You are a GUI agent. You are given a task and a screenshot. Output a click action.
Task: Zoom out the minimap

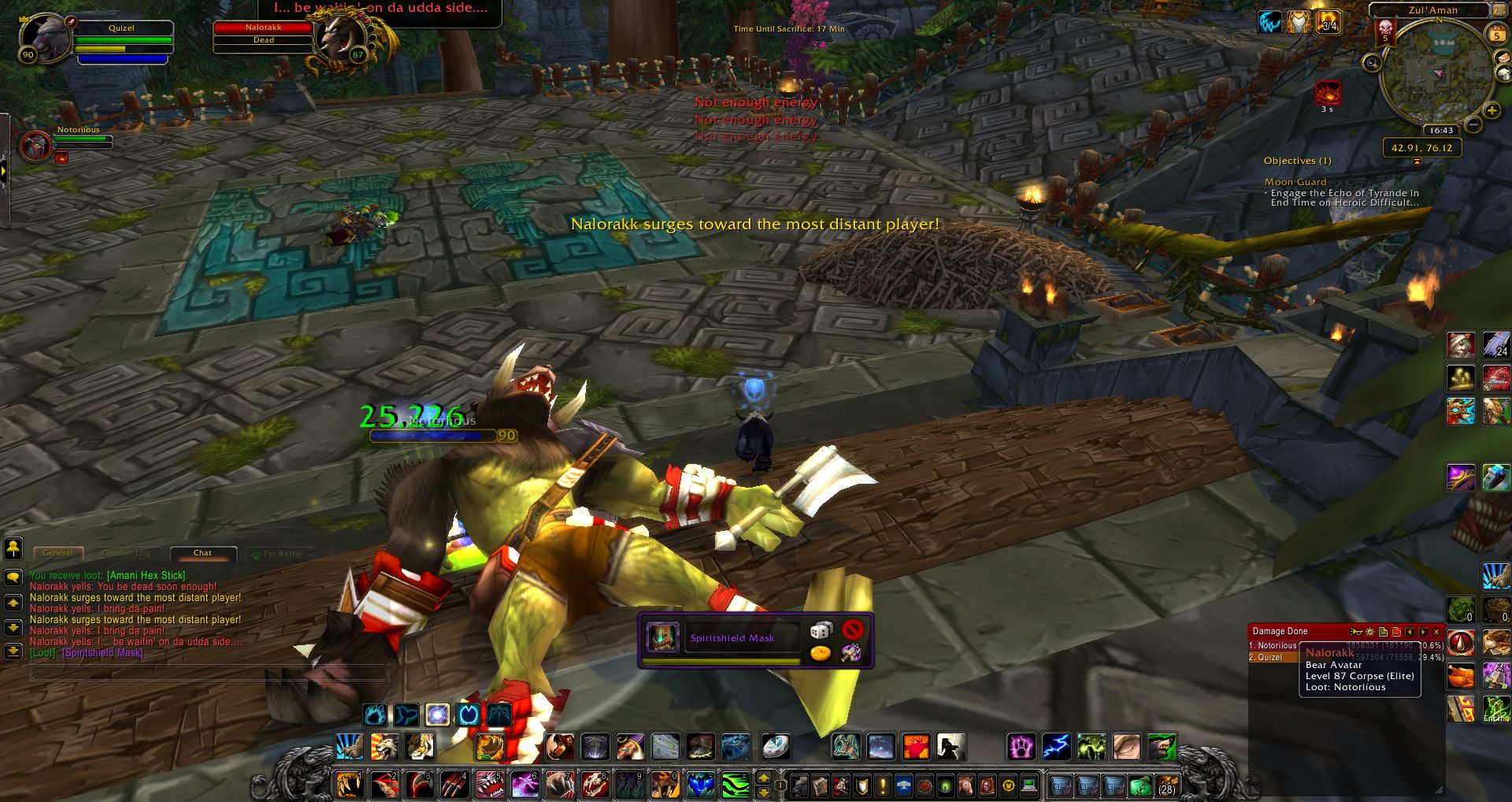[1473, 125]
